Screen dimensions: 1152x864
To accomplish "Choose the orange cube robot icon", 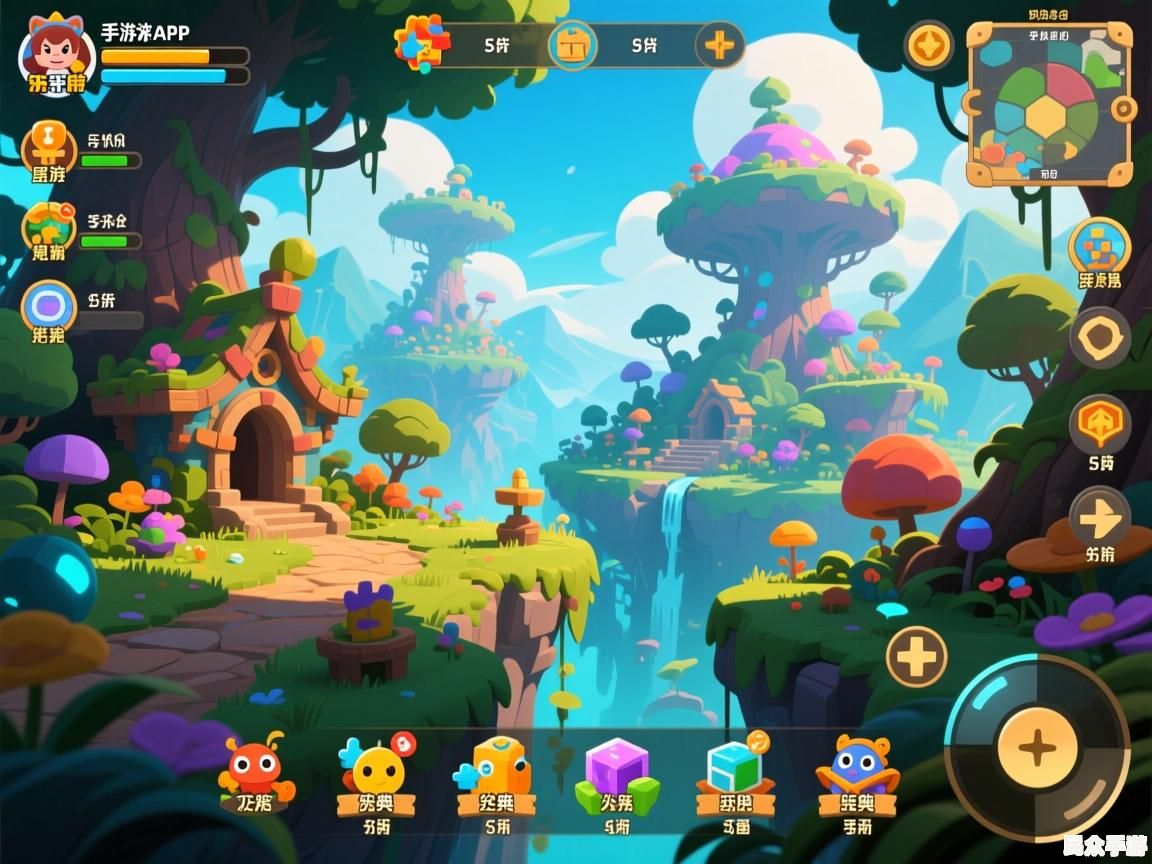I will 498,768.
